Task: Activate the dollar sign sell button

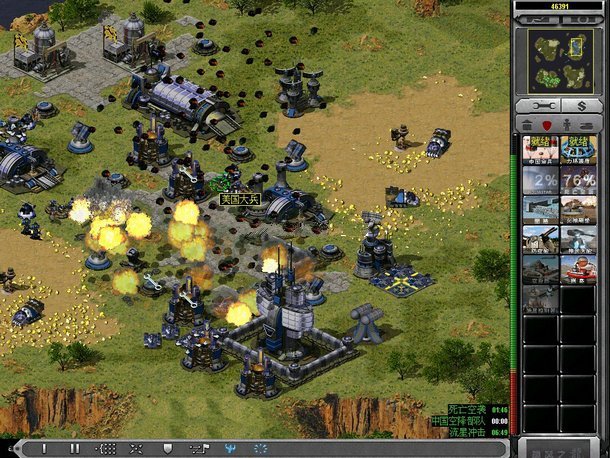Action: point(580,105)
